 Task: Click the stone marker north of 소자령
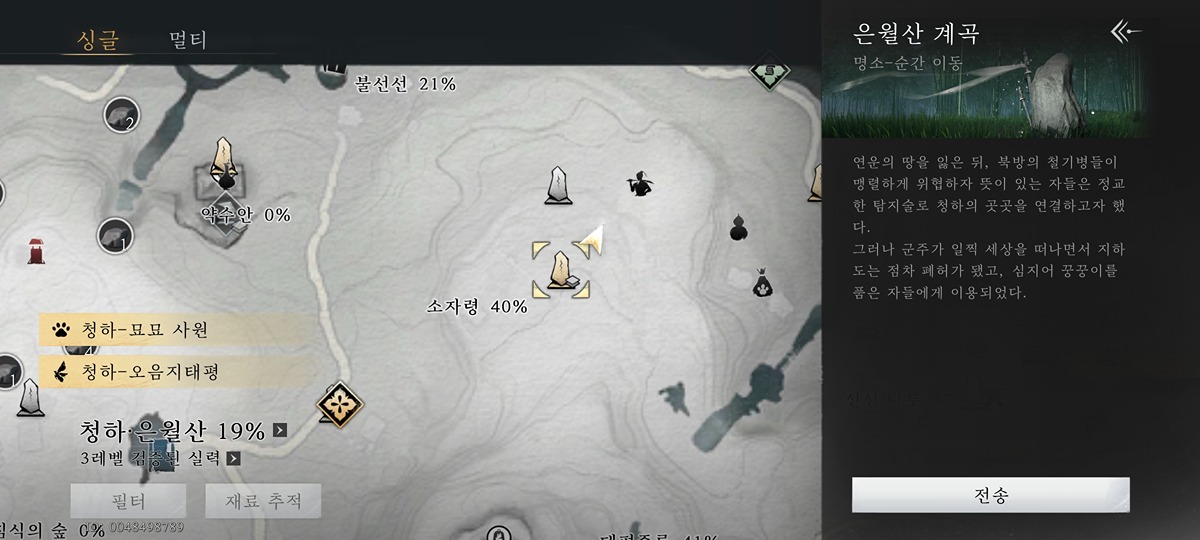coord(558,186)
